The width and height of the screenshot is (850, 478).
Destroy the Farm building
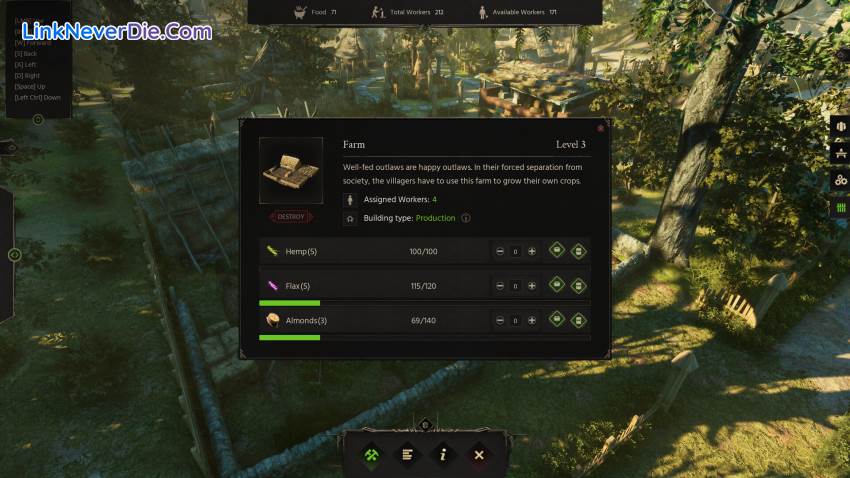click(291, 216)
